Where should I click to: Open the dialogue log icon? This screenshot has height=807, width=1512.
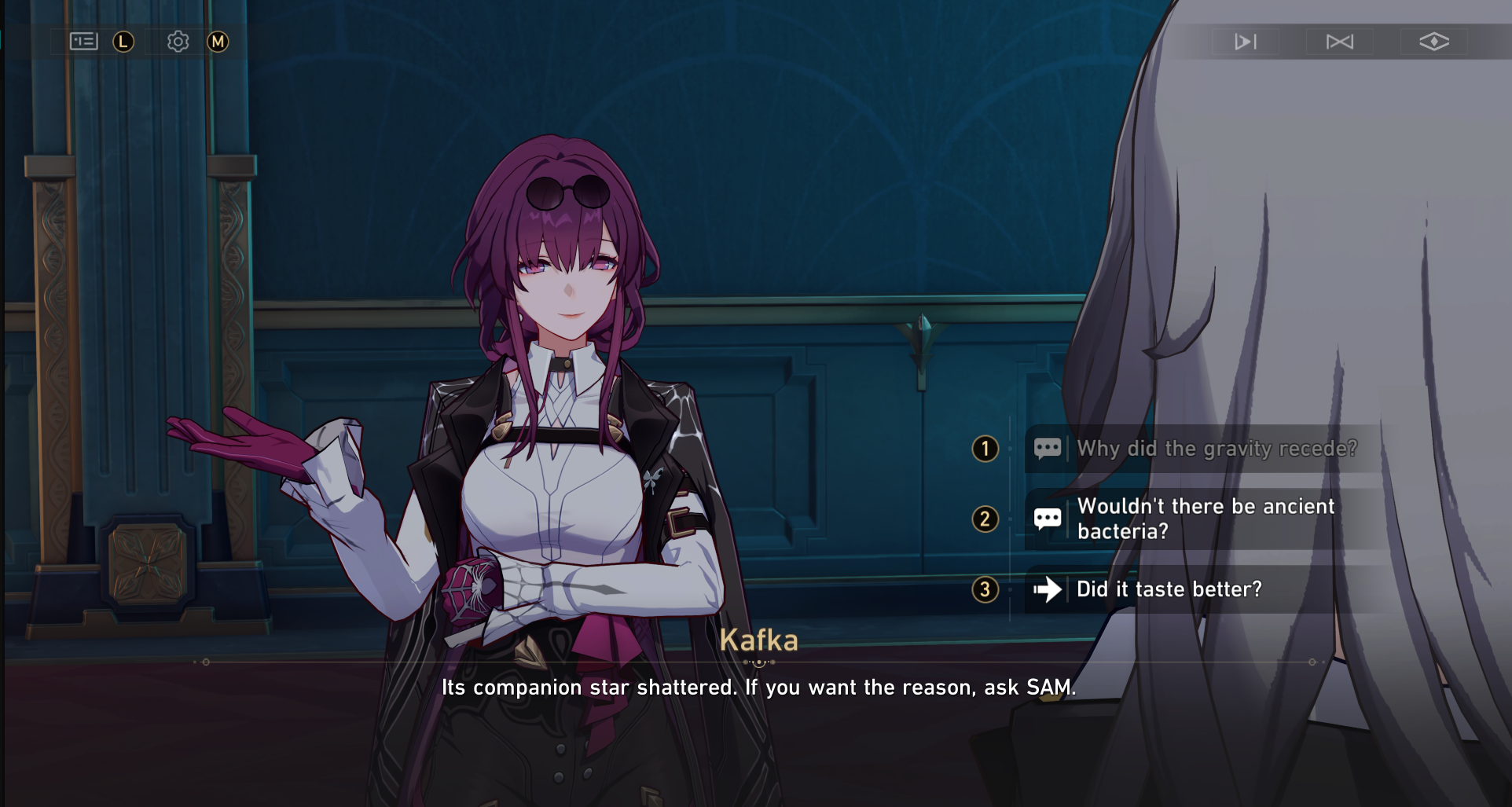click(x=83, y=42)
